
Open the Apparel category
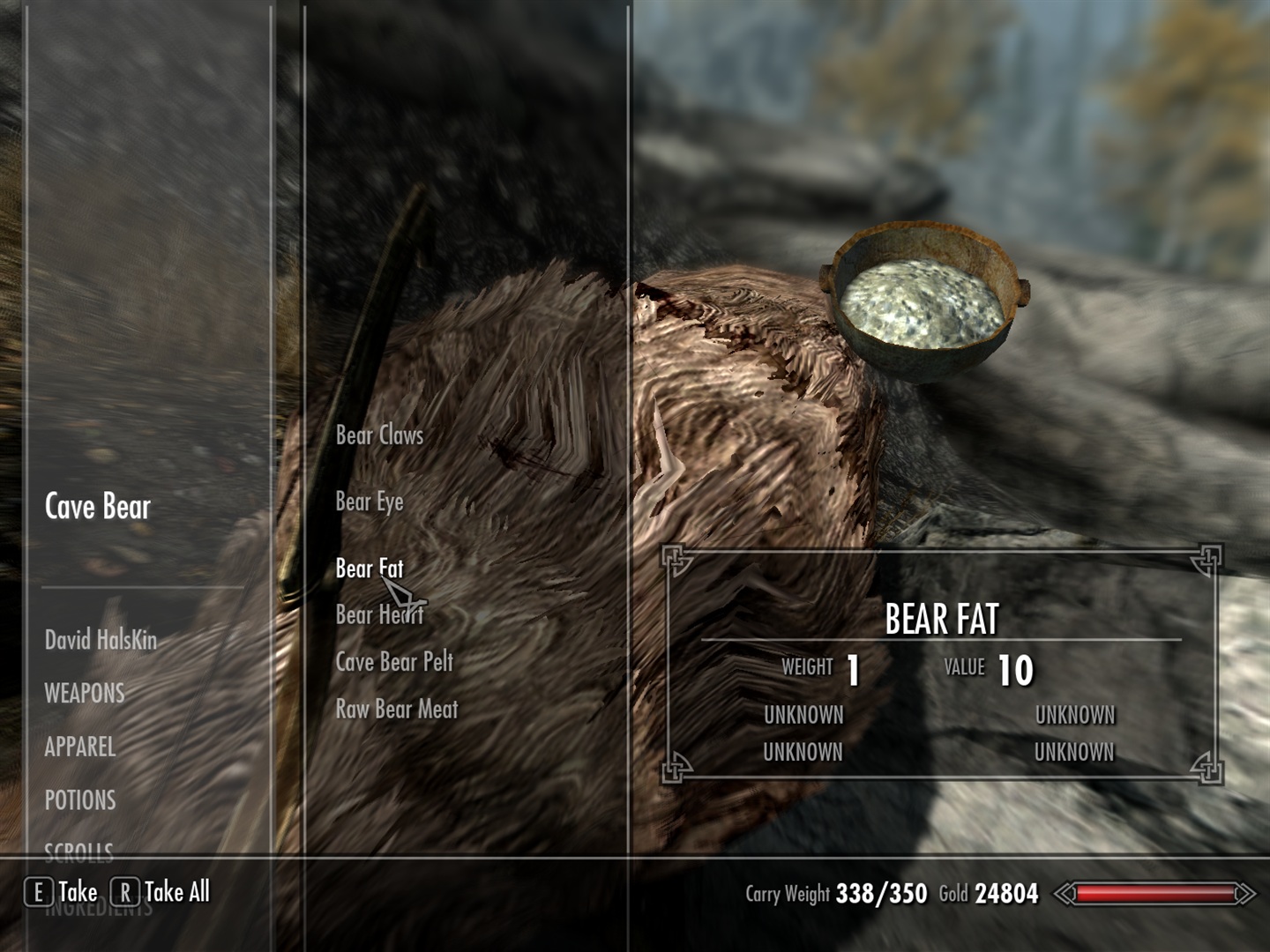click(x=80, y=747)
